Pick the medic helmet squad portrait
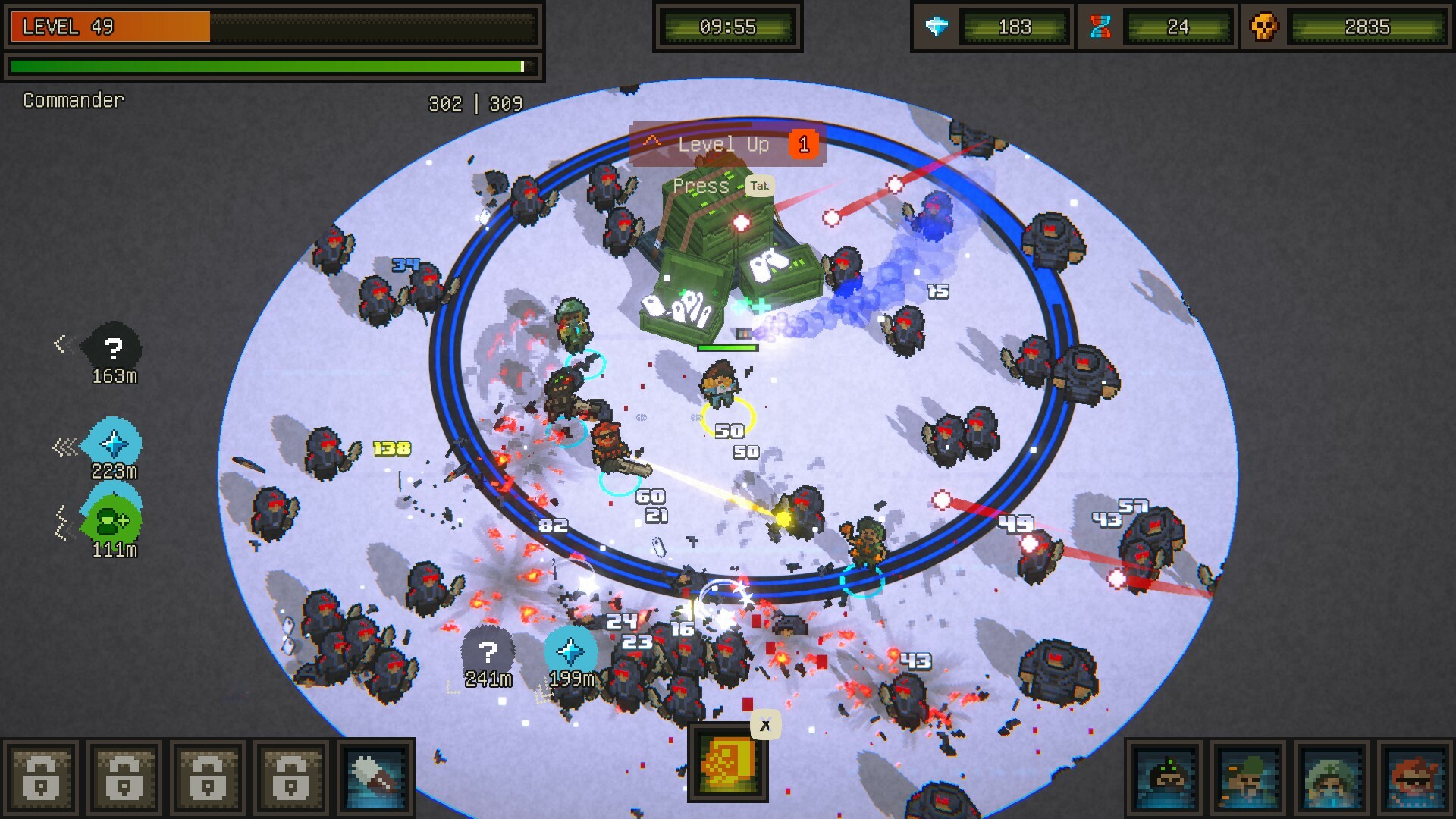 coord(1332,778)
